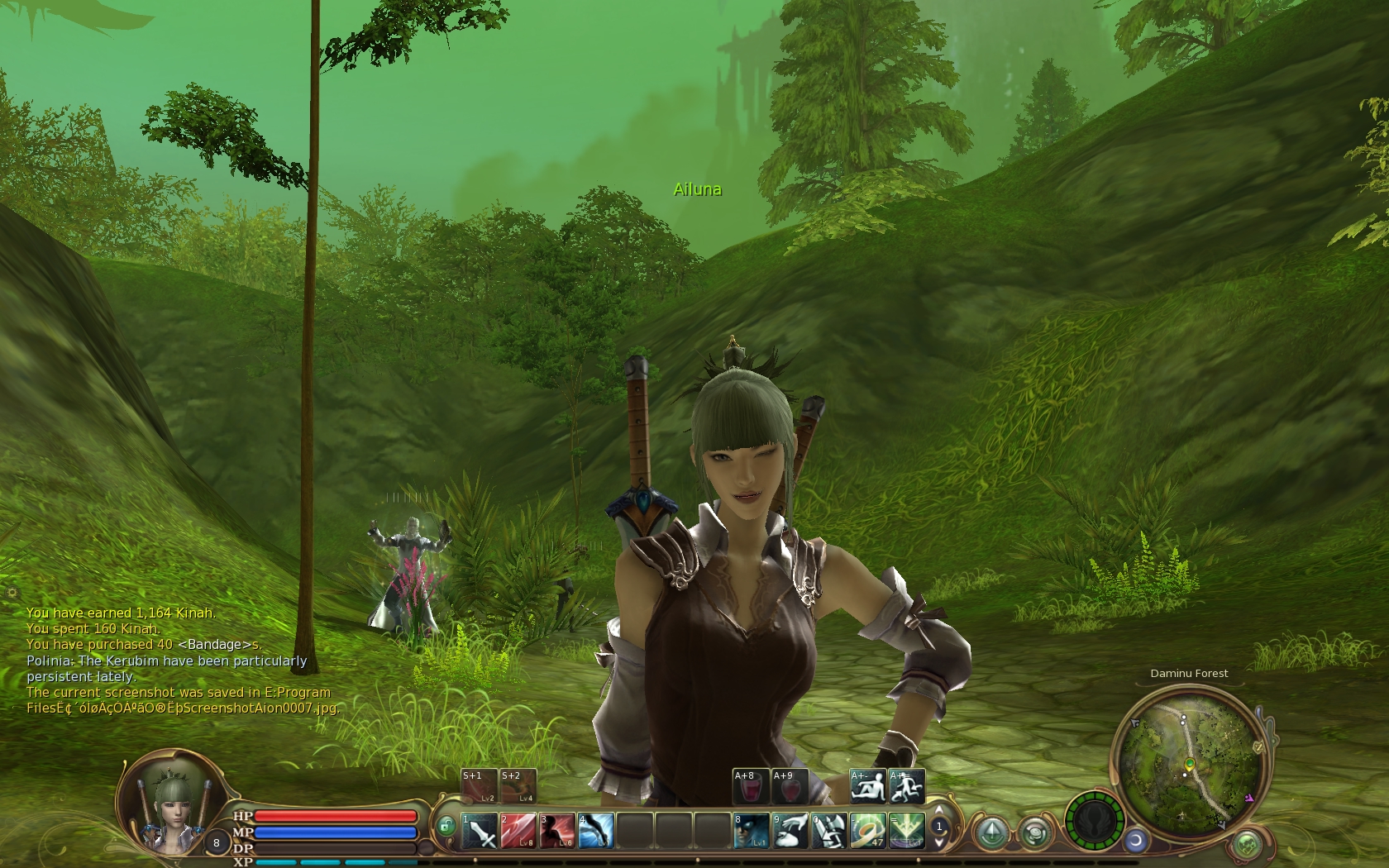Click the S+1 skill slot
Viewport: 1389px width, 868px height.
479,786
